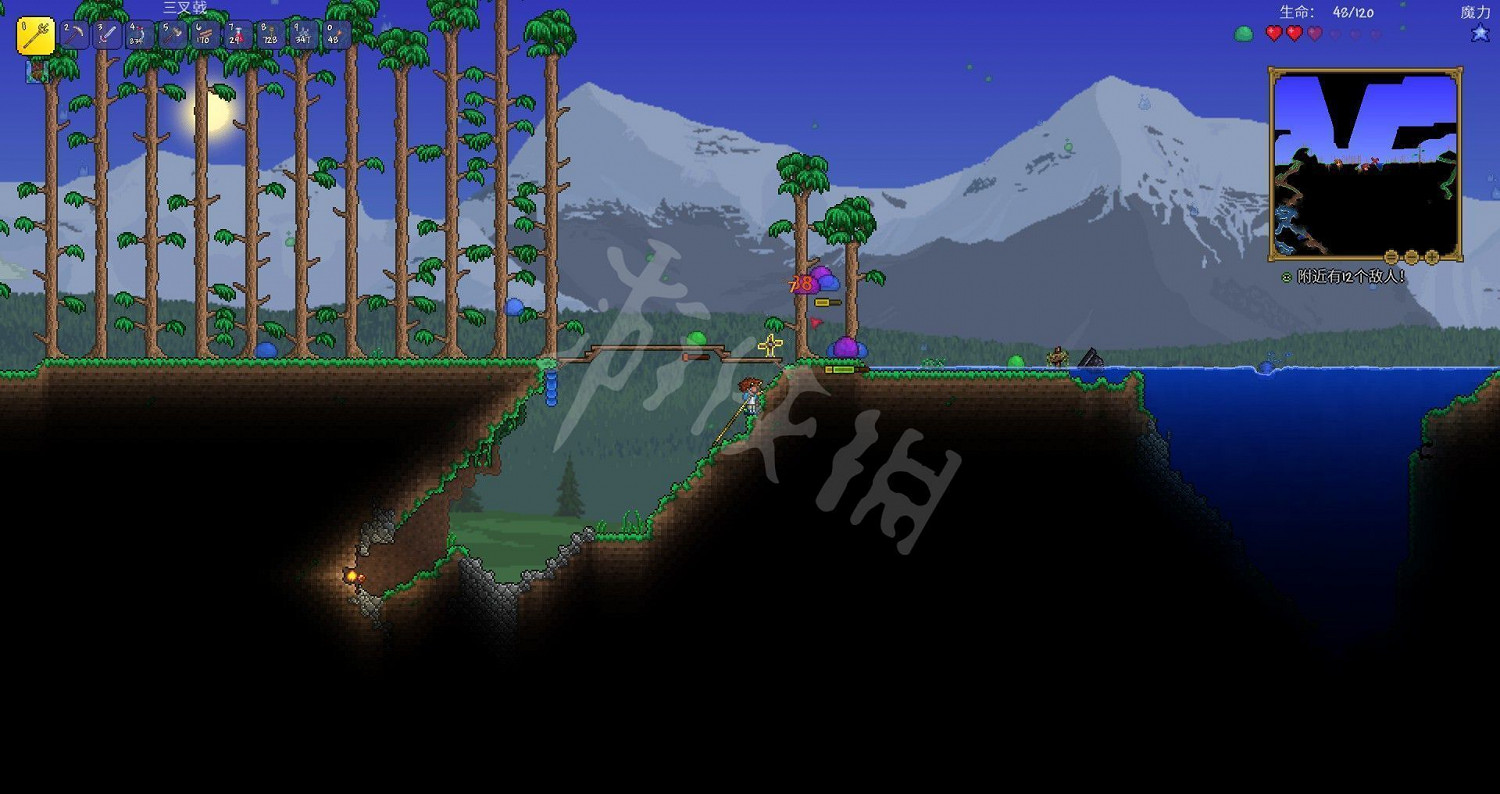Select the 728-count stack in slot 8

[x=268, y=33]
